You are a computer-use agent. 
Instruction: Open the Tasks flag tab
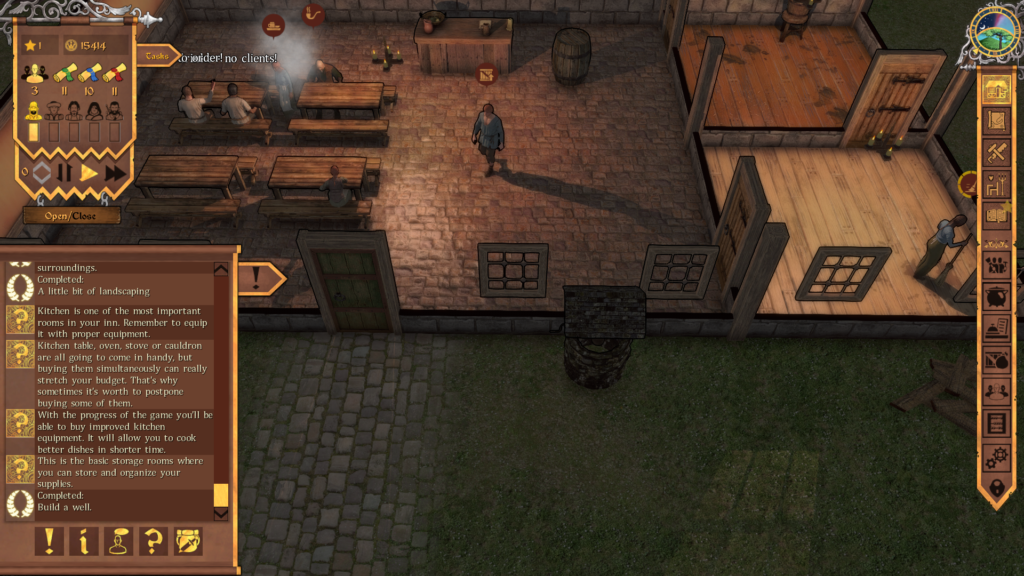pyautogui.click(x=156, y=56)
